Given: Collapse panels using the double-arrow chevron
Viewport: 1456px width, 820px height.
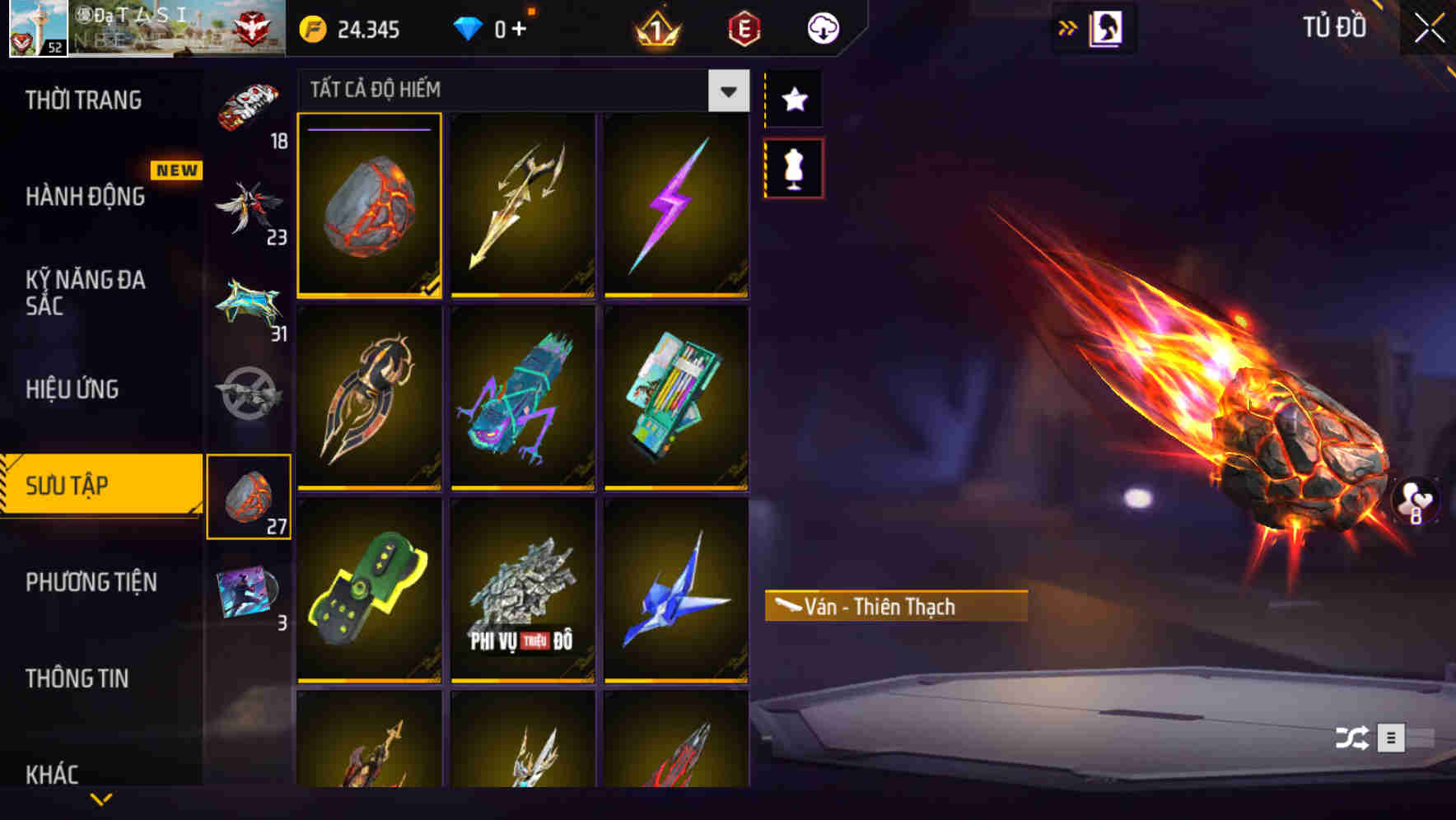Looking at the screenshot, I should pyautogui.click(x=1068, y=26).
